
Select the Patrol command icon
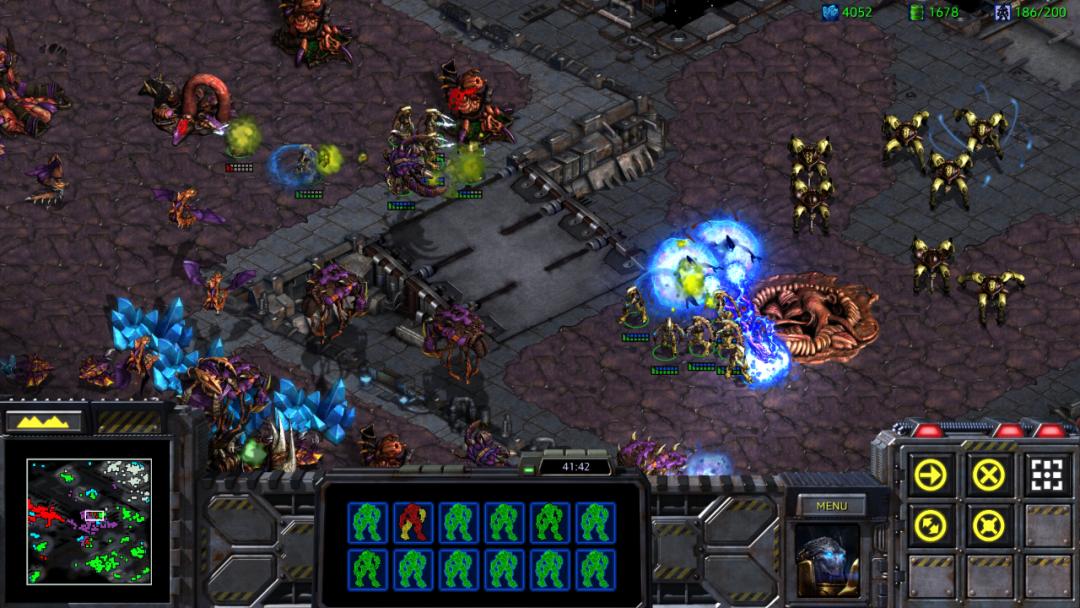click(930, 524)
